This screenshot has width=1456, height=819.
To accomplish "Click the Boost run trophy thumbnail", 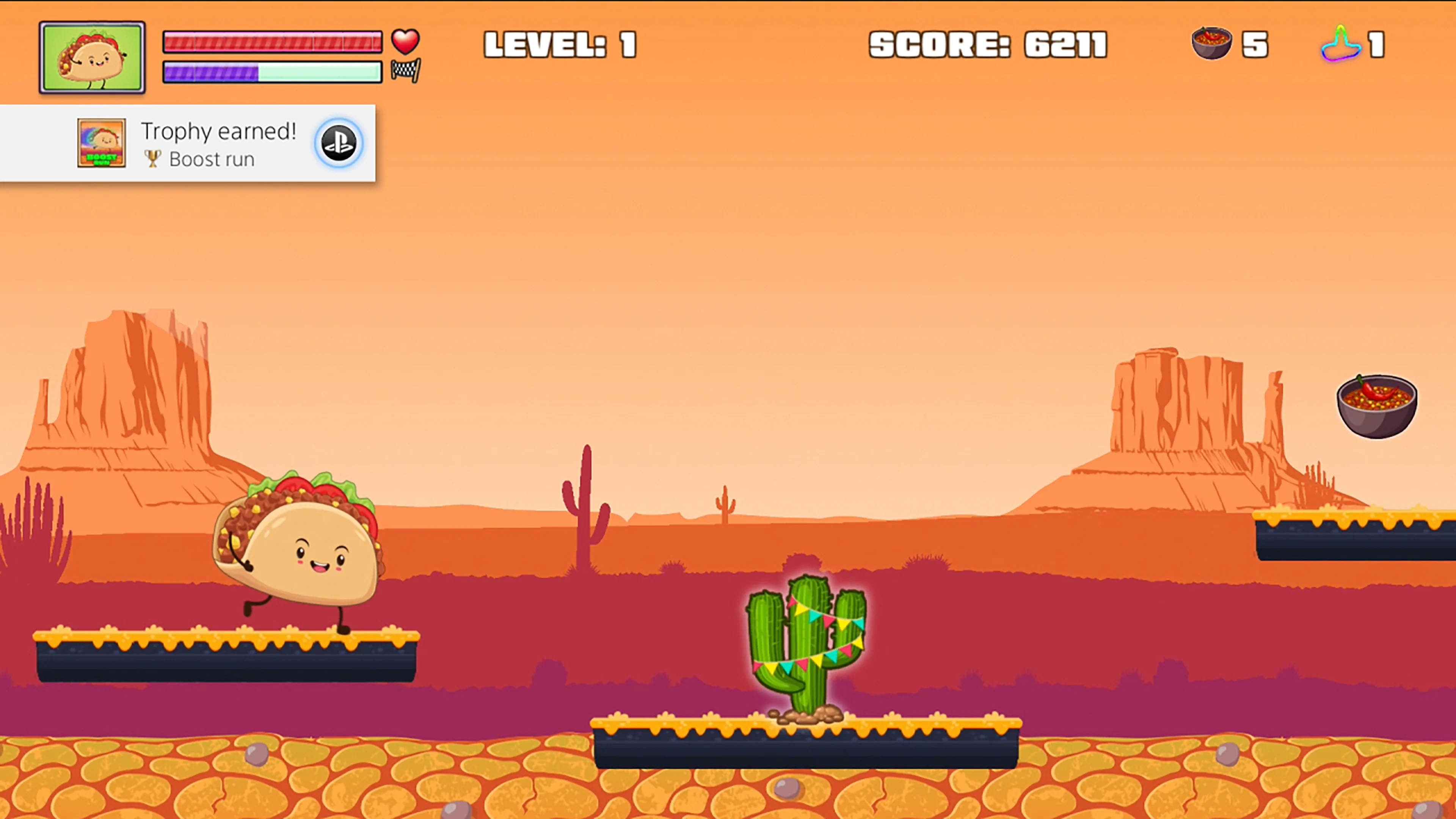I will point(101,143).
